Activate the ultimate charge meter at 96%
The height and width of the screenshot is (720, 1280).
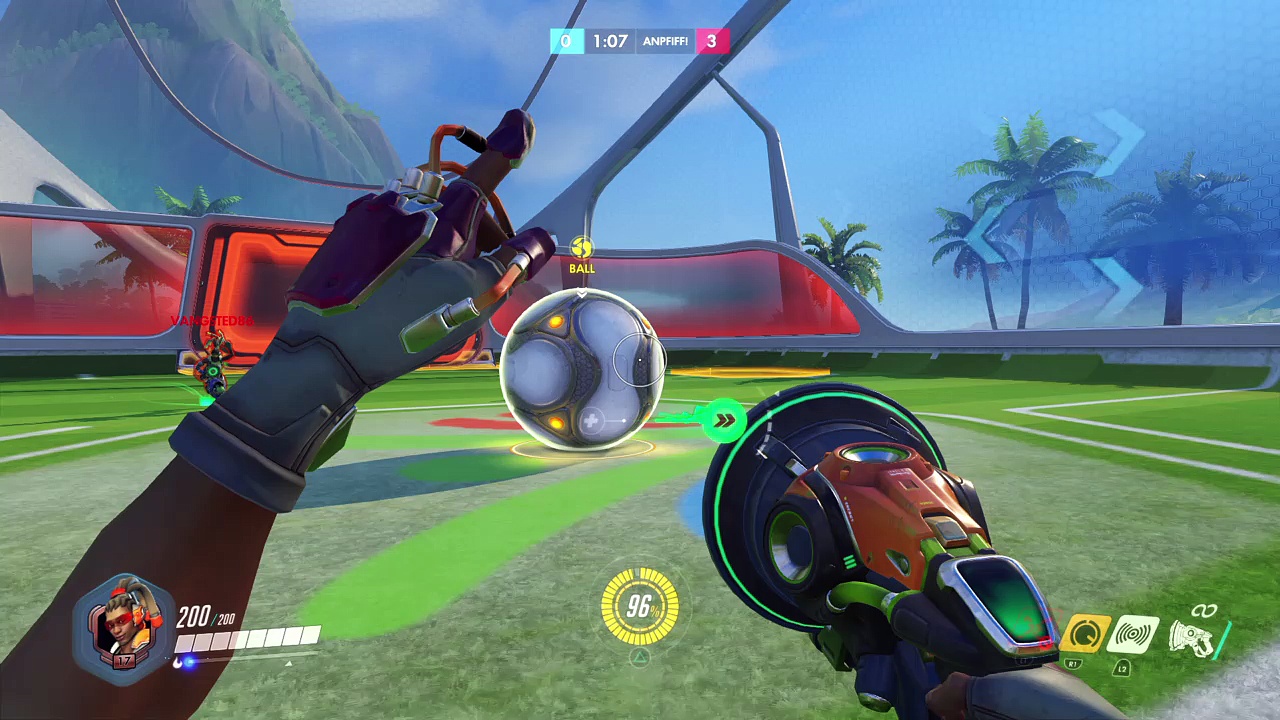coord(640,606)
